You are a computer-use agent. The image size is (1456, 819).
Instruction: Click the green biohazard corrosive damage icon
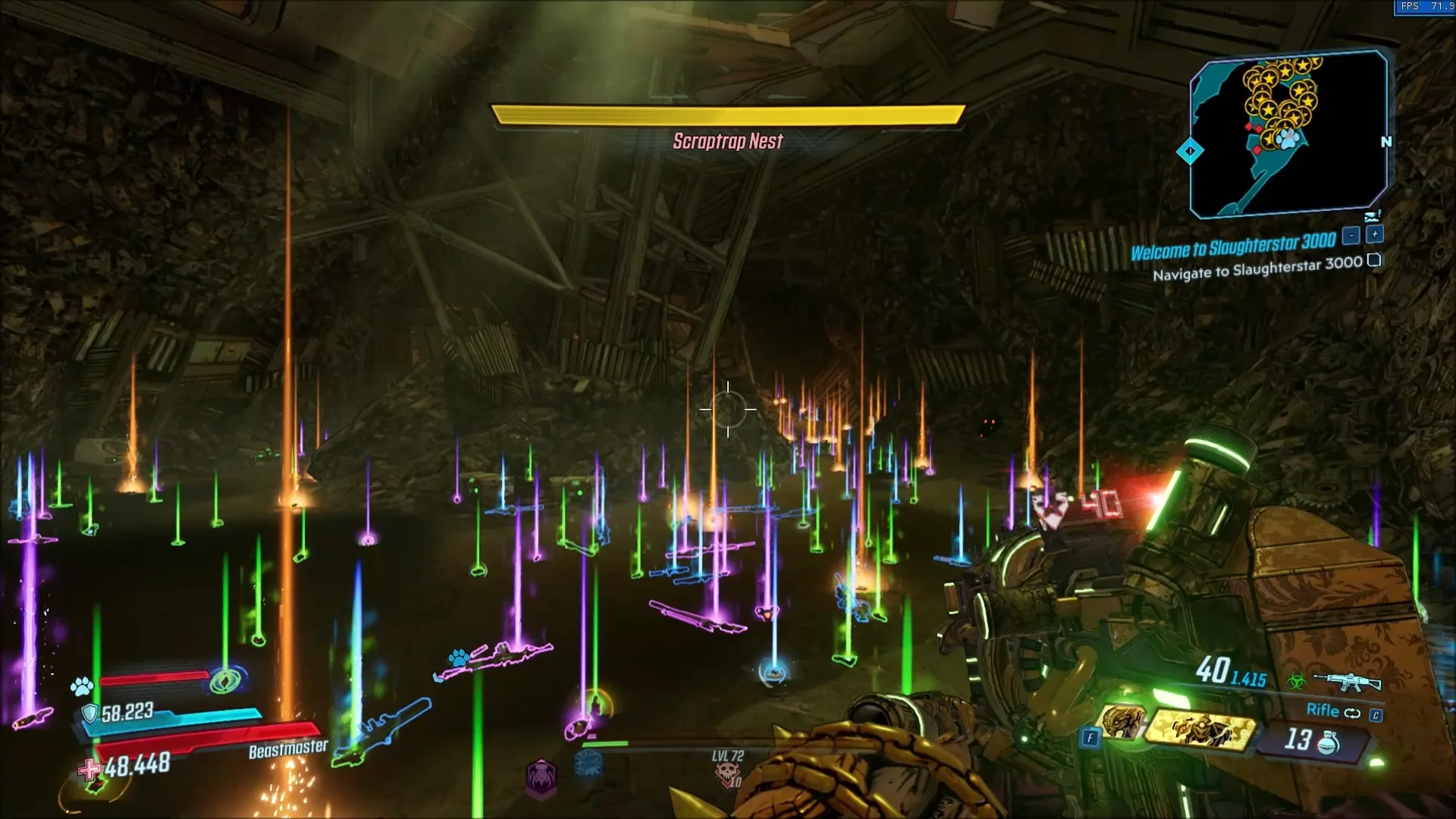point(1297,680)
